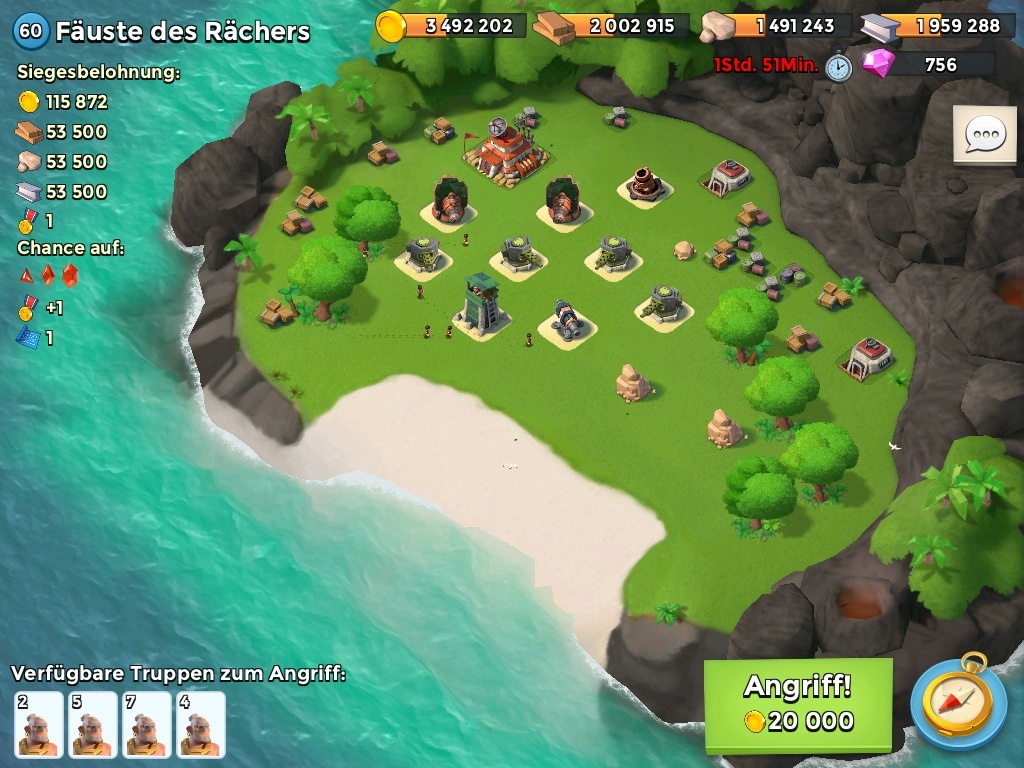Open the pink diamond counter showing 756
1024x768 pixels.
(928, 65)
